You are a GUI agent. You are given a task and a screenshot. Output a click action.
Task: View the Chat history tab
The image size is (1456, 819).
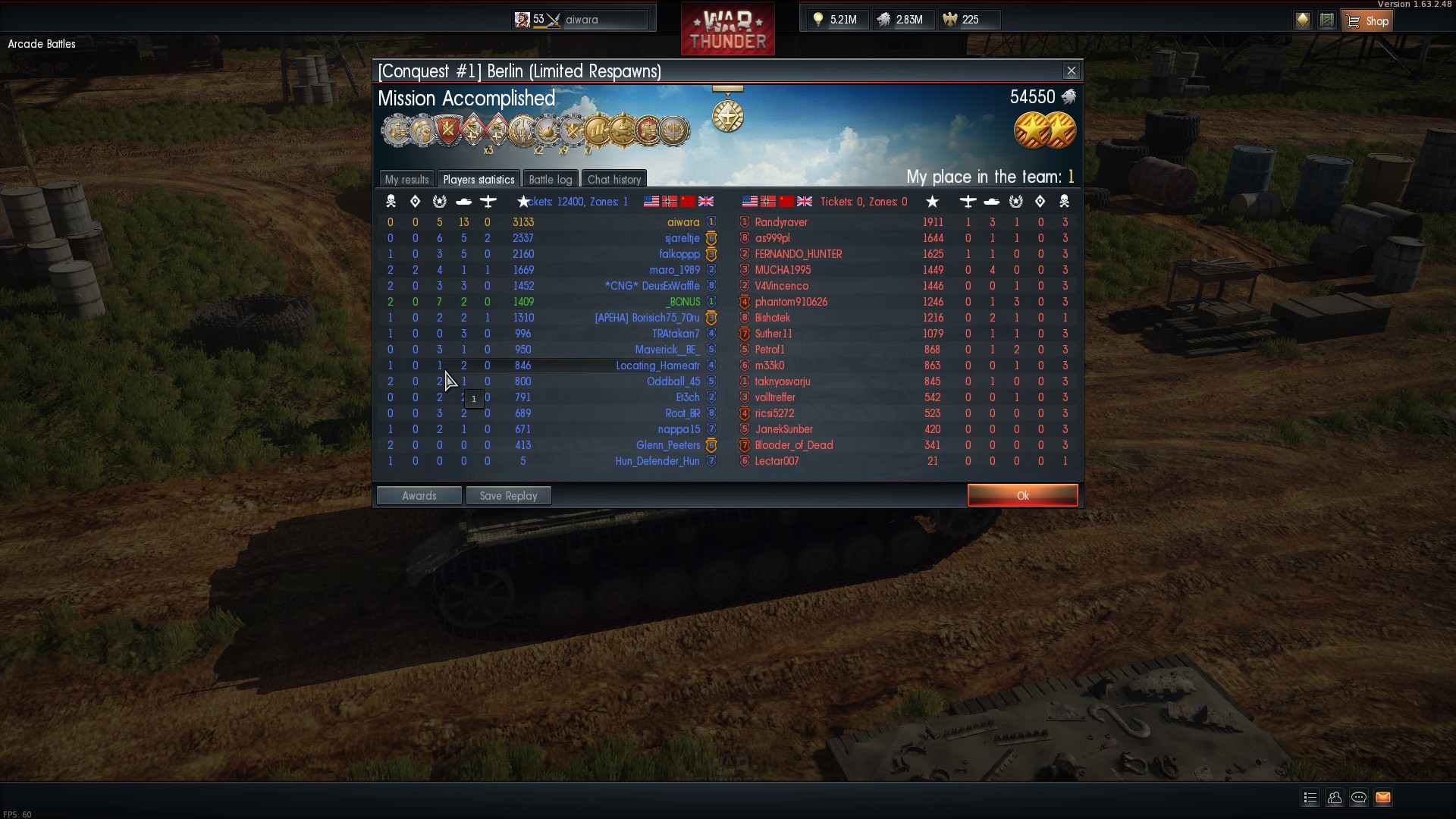(x=614, y=179)
